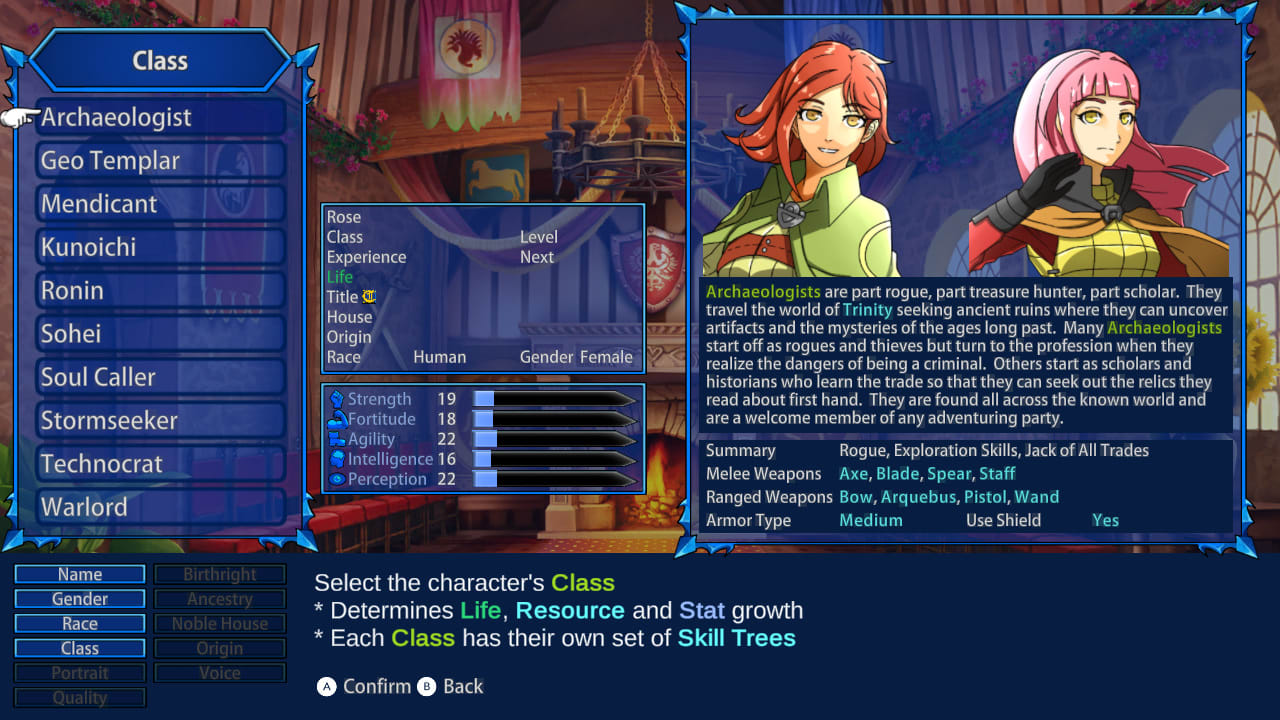Switch to the Birthright category
Viewport: 1280px width, 720px height.
pyautogui.click(x=220, y=574)
